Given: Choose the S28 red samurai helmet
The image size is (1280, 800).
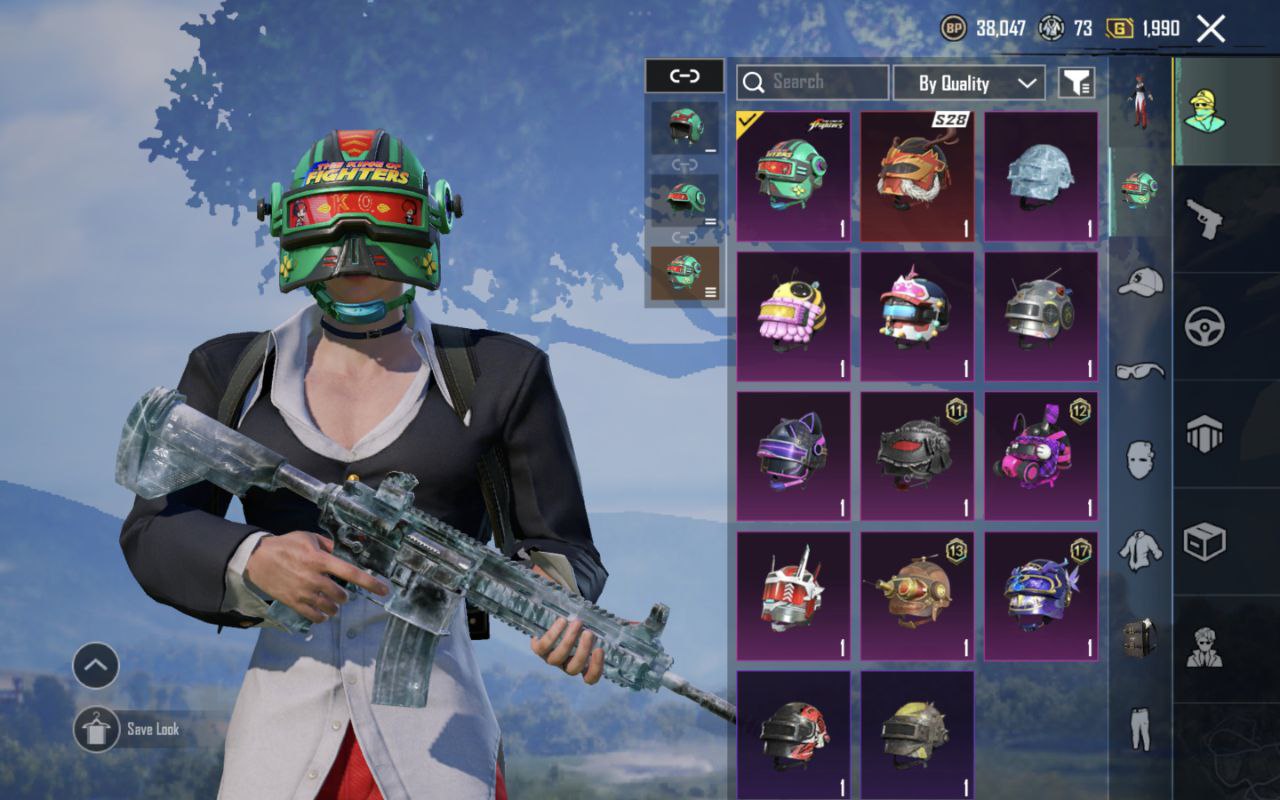Looking at the screenshot, I should pyautogui.click(x=917, y=176).
